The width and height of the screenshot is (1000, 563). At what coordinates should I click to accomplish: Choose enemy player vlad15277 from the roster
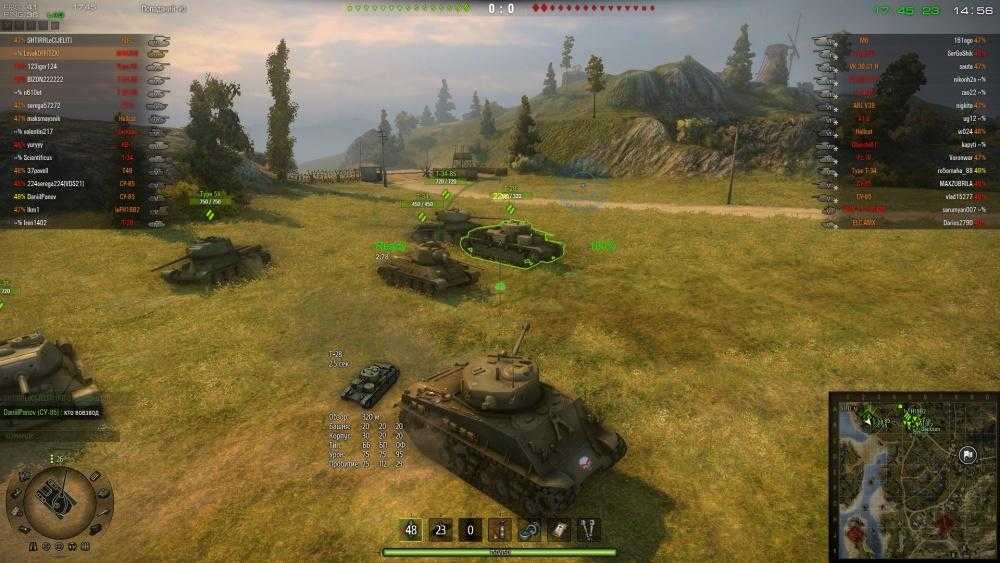[x=957, y=196]
